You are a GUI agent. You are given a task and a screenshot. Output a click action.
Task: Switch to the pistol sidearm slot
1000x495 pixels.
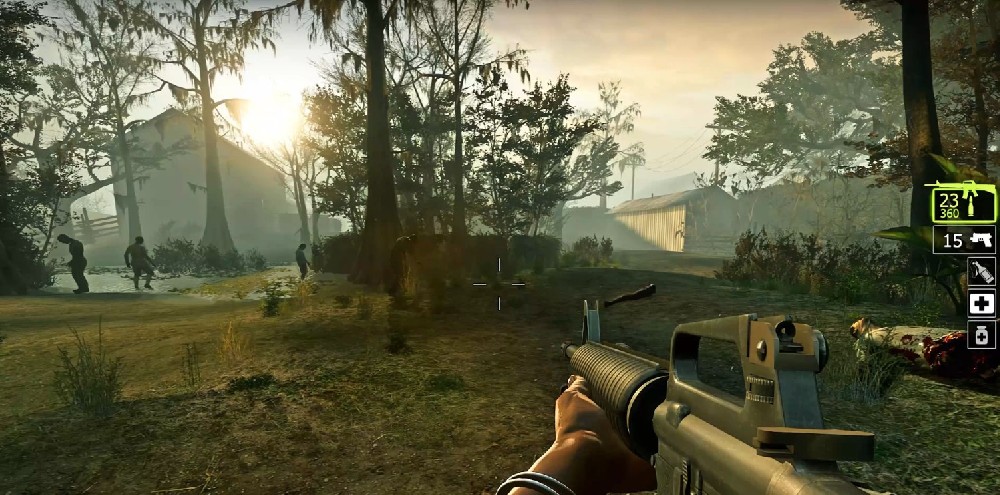[964, 240]
